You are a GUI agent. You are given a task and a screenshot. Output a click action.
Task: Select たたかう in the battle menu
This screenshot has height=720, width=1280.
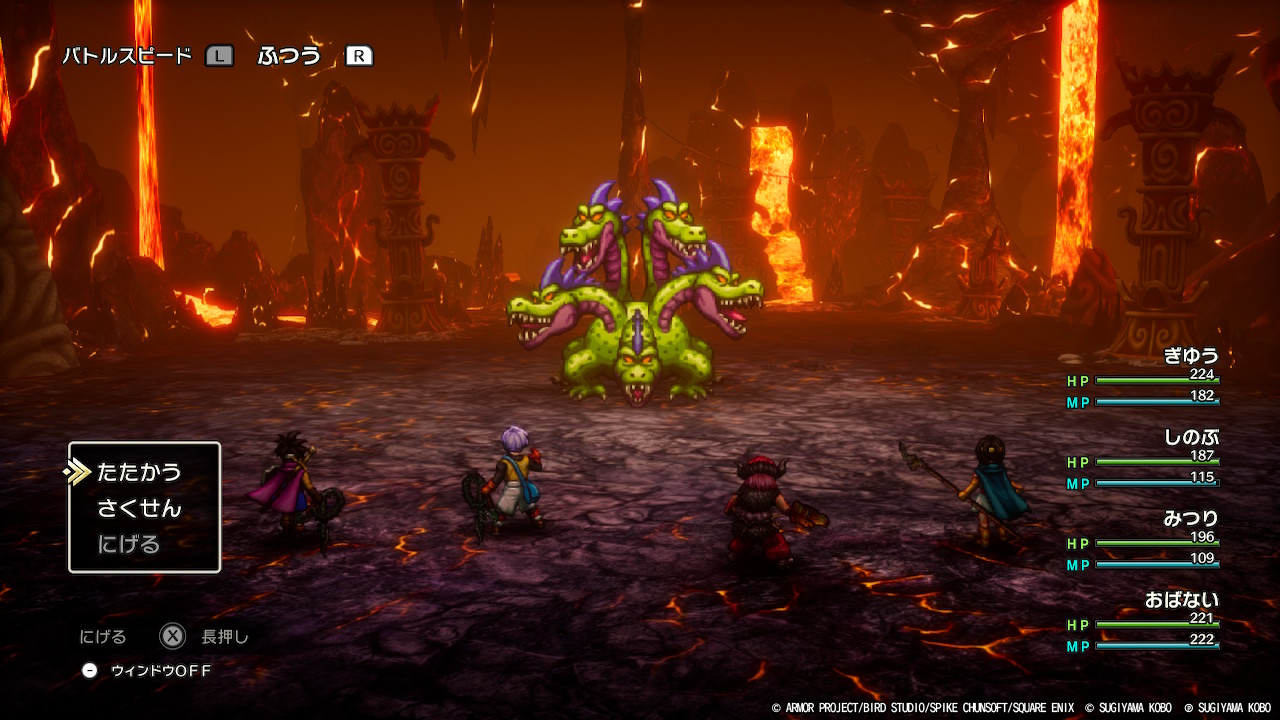pos(139,472)
